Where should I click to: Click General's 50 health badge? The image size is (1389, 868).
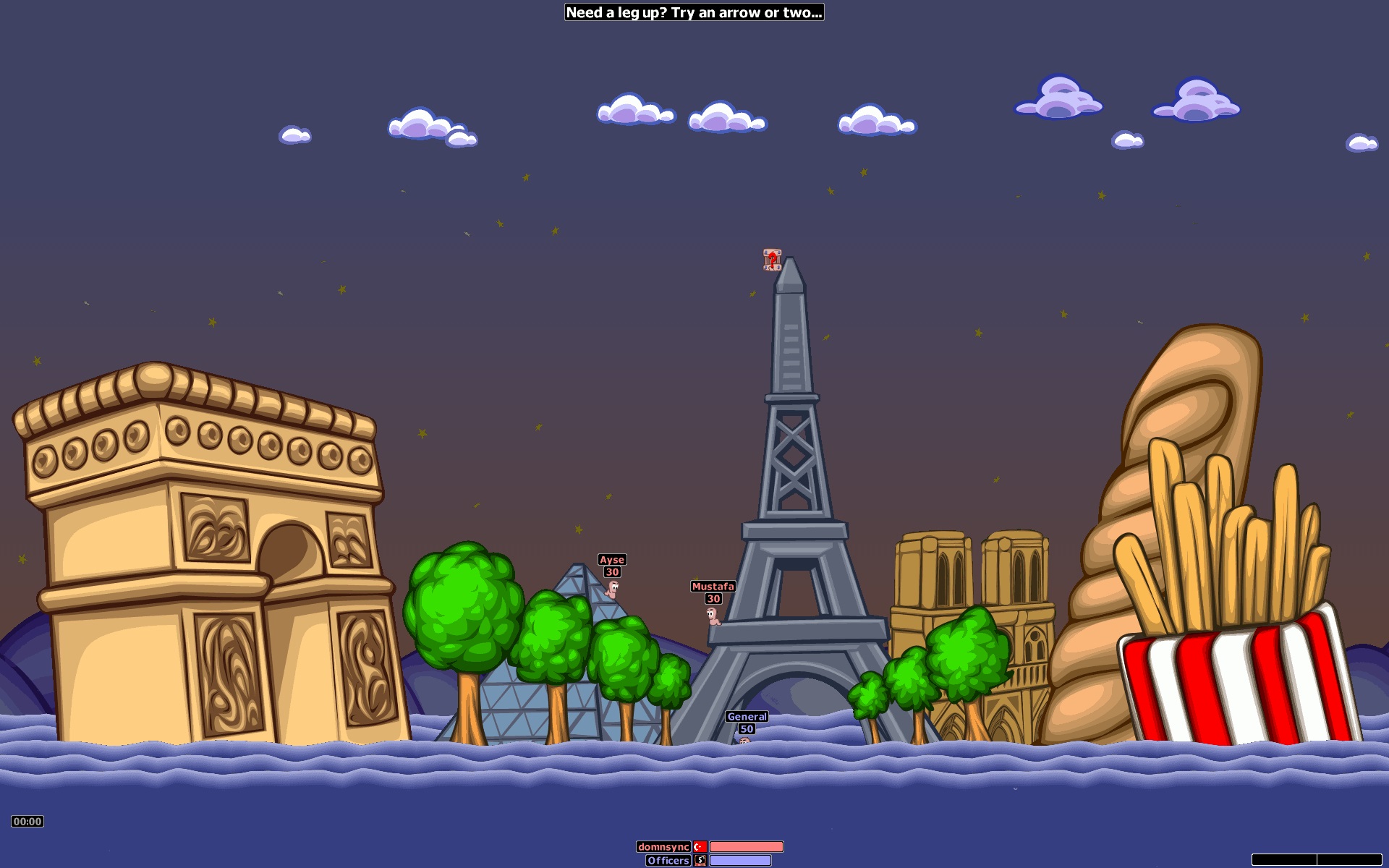click(x=745, y=729)
